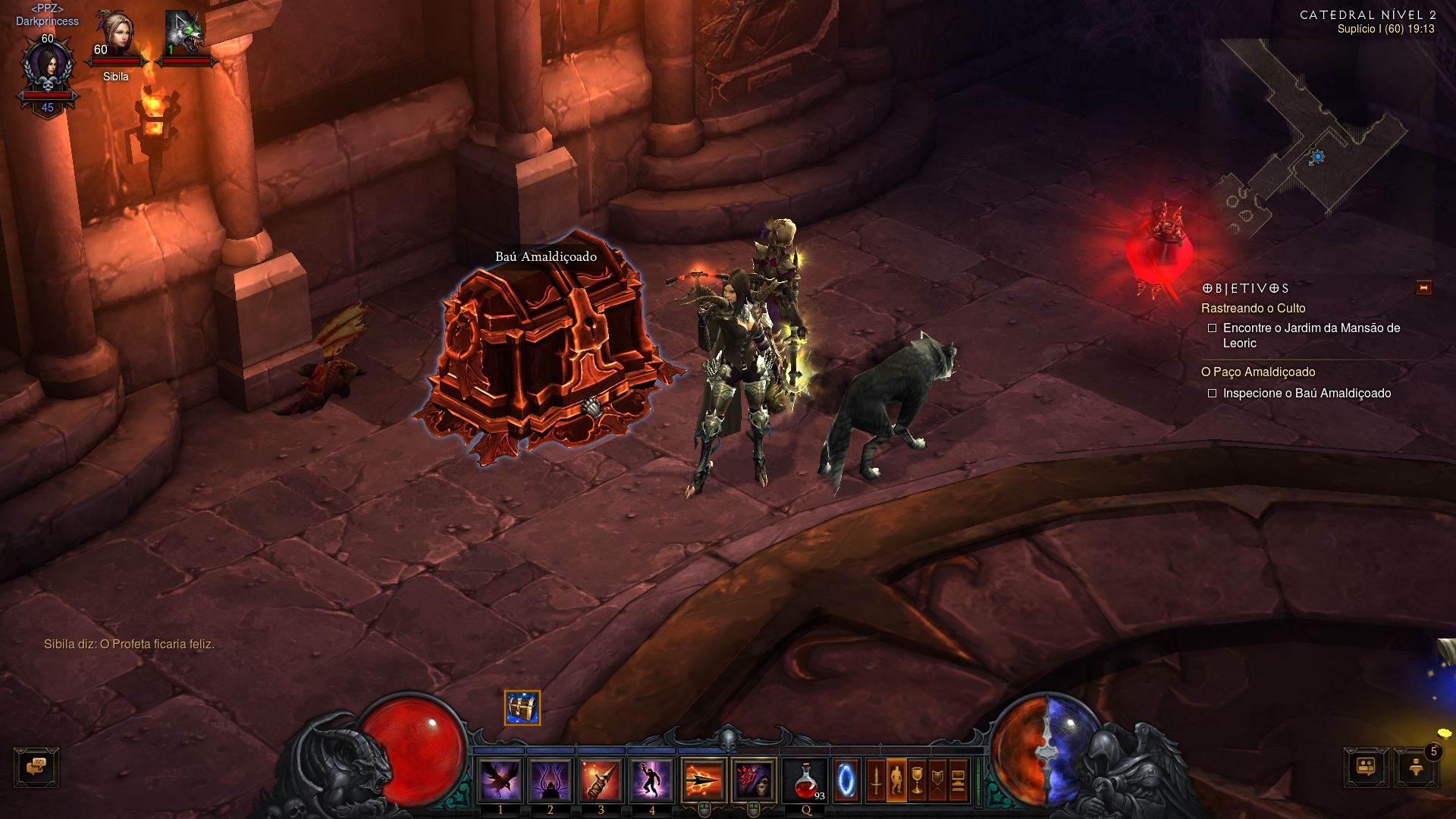
Task: Use the hooded shadow figure skill
Action: pyautogui.click(x=550, y=780)
